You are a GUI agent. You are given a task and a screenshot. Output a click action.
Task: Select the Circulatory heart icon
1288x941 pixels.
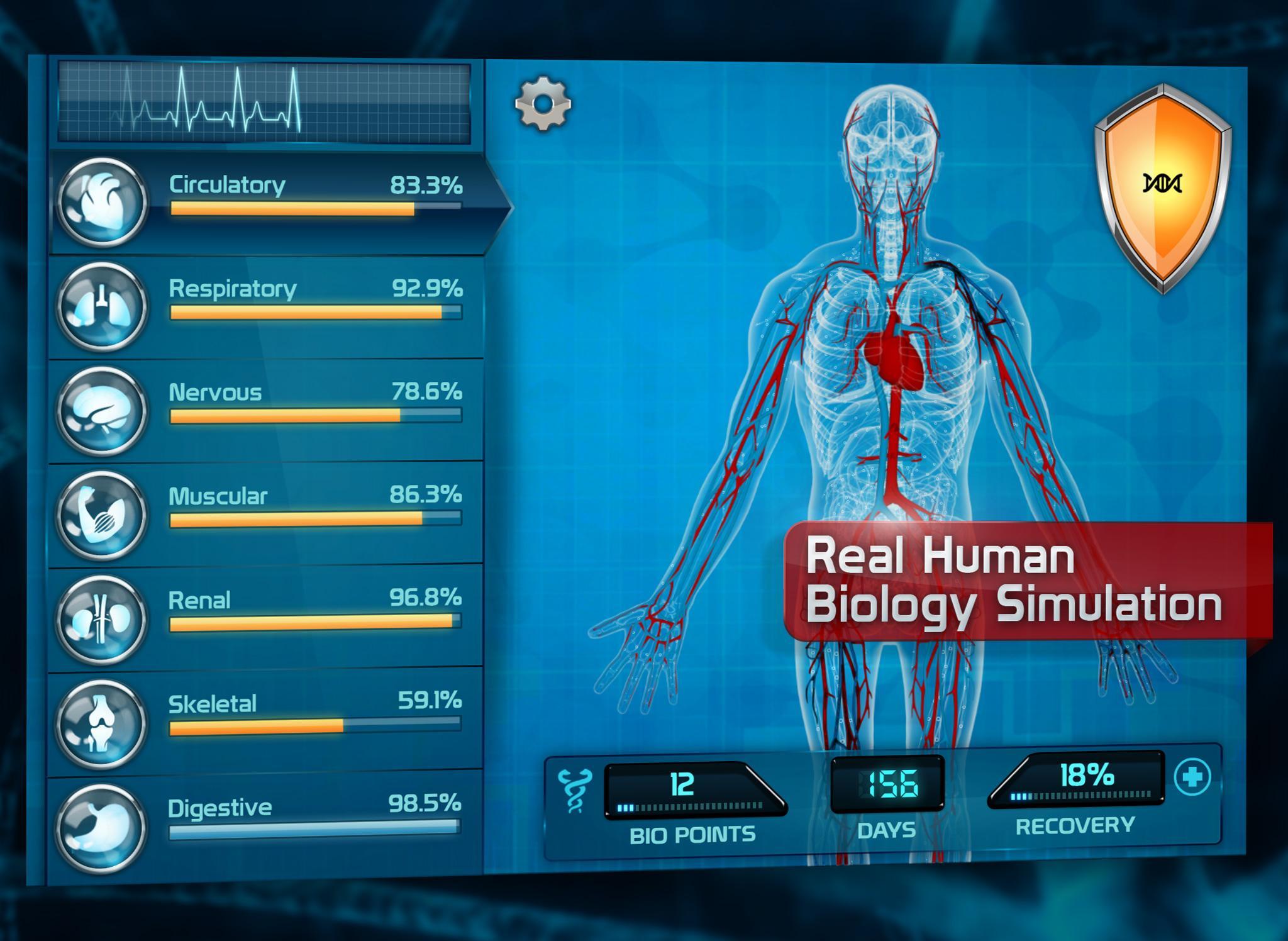tap(104, 201)
